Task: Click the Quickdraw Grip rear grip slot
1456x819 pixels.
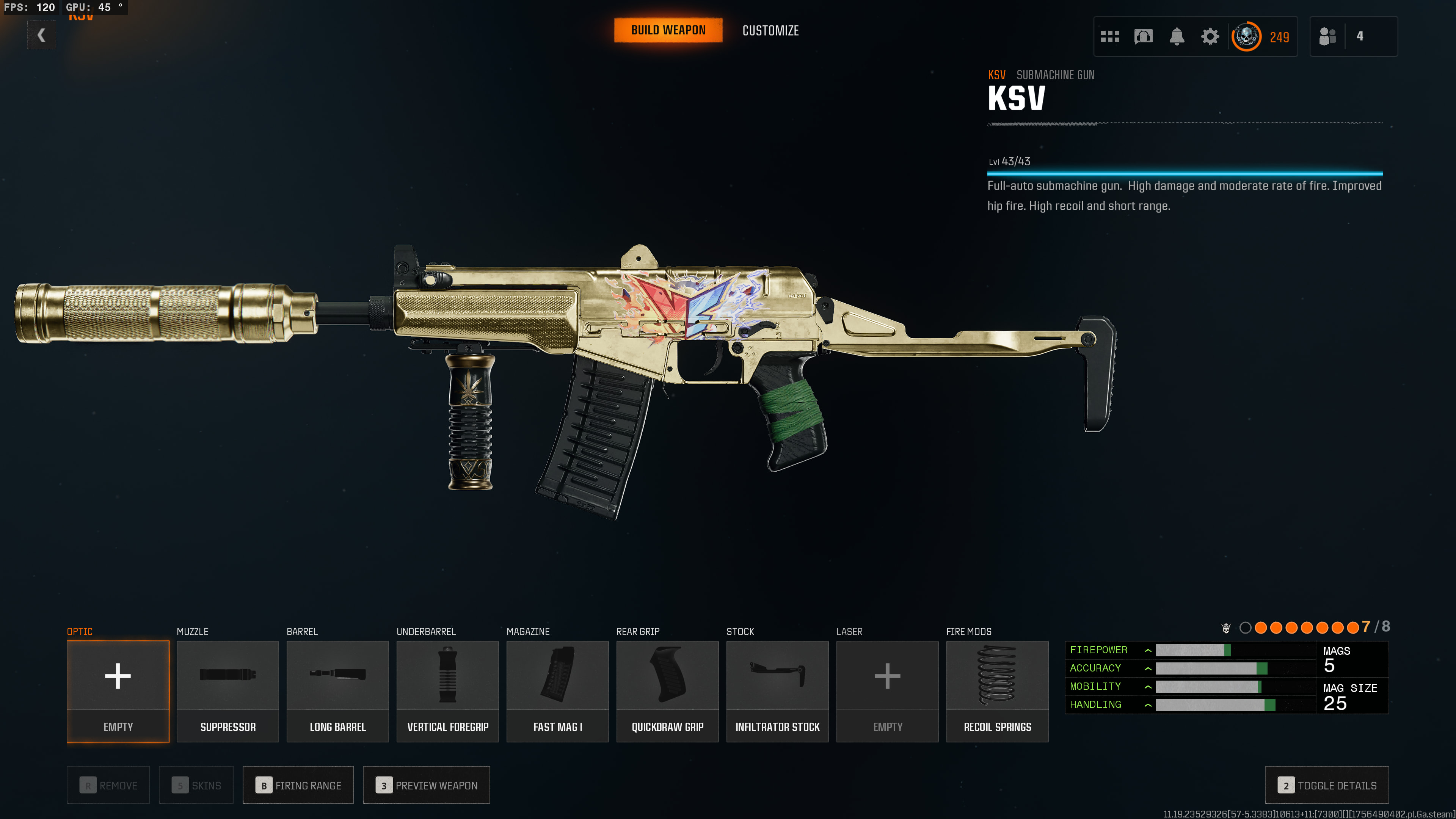Action: 667,690
